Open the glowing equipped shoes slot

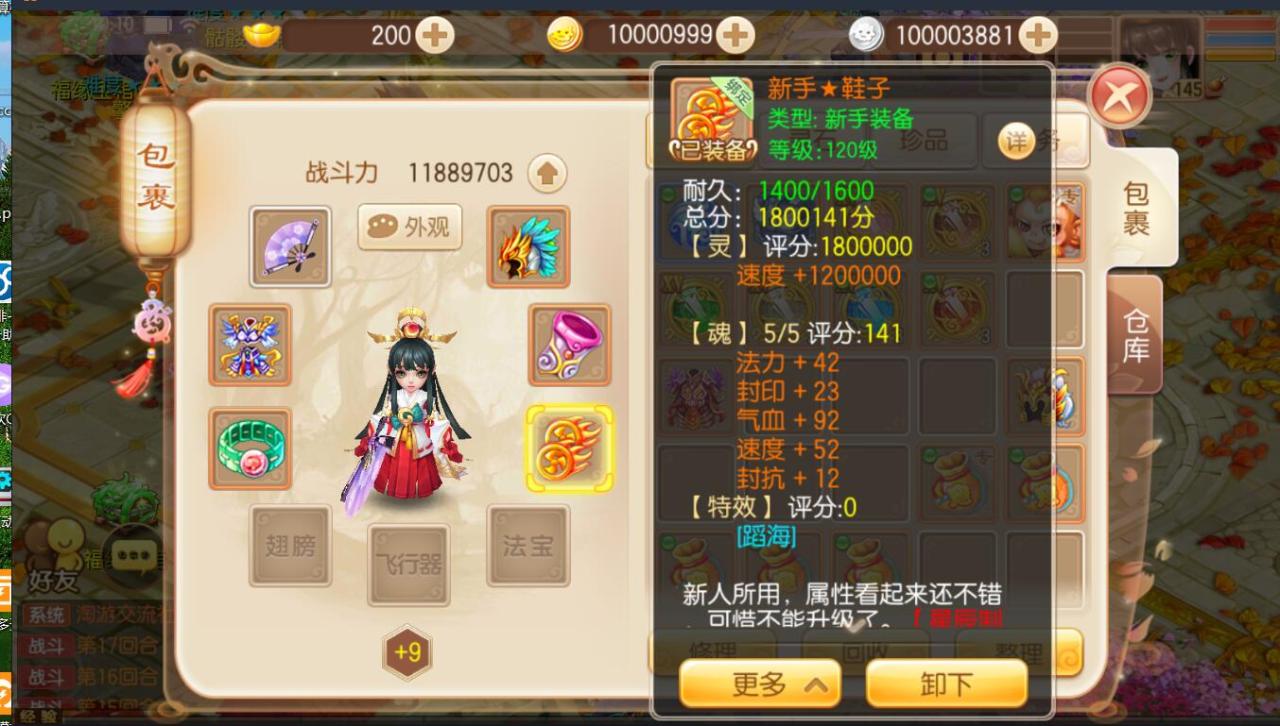point(567,445)
